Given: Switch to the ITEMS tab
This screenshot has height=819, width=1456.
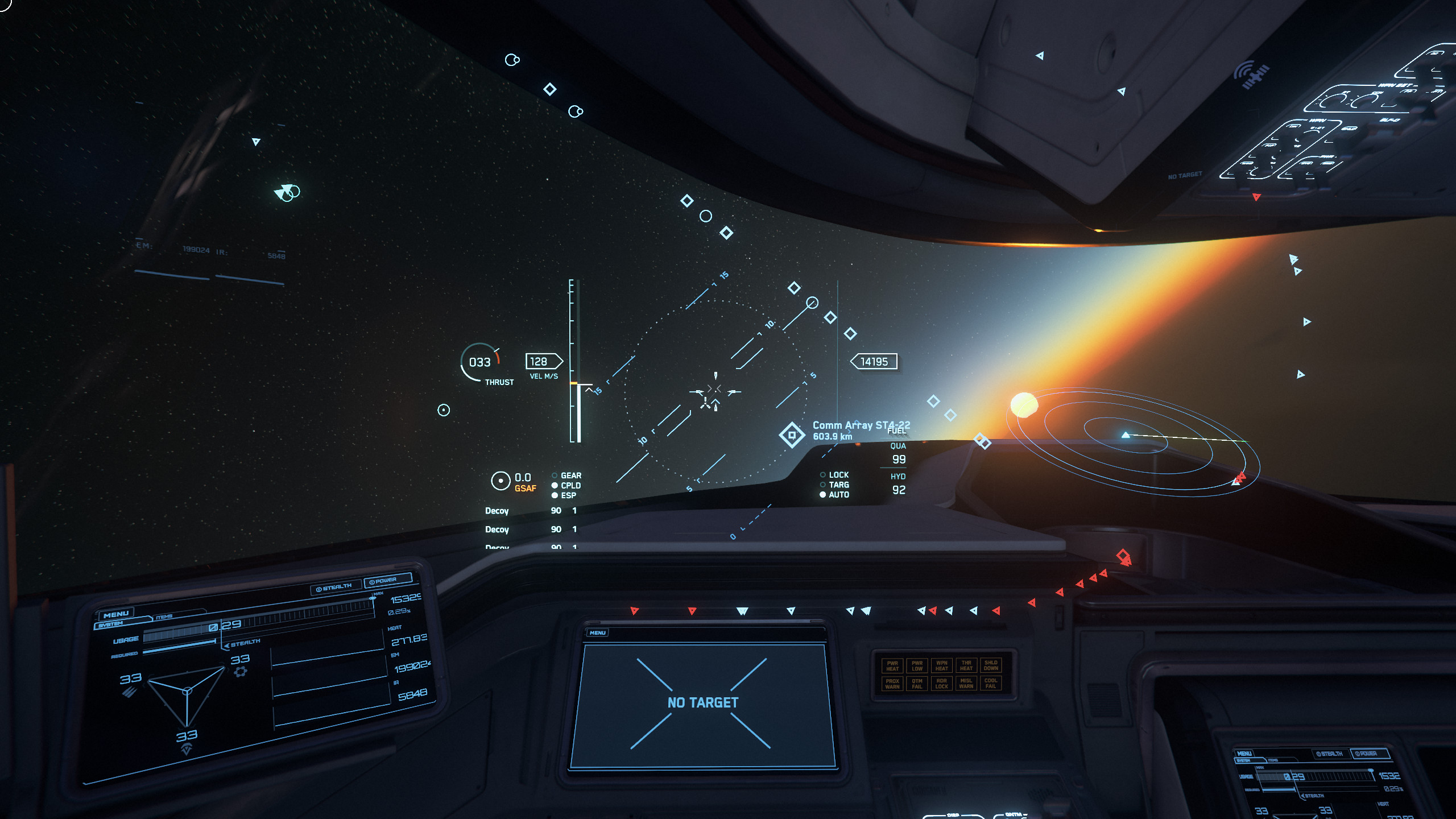Looking at the screenshot, I should tap(164, 617).
